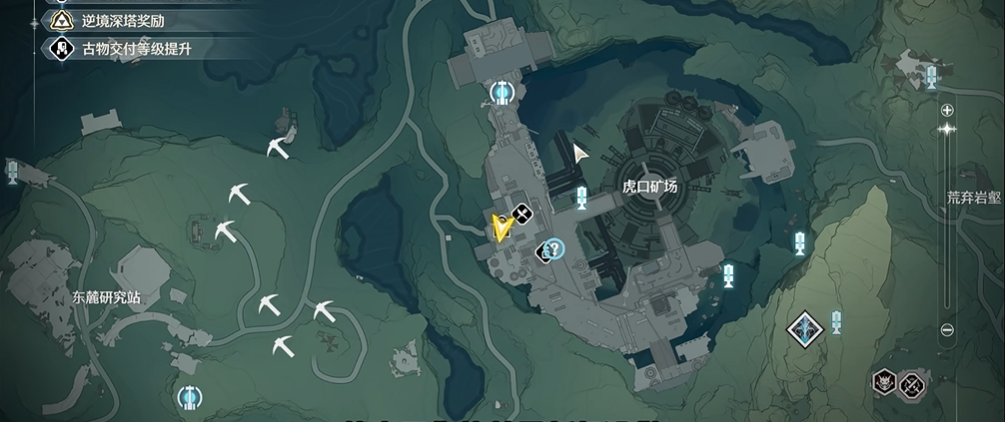
Task: Click the map zoom-out minus button
Action: coord(947,330)
